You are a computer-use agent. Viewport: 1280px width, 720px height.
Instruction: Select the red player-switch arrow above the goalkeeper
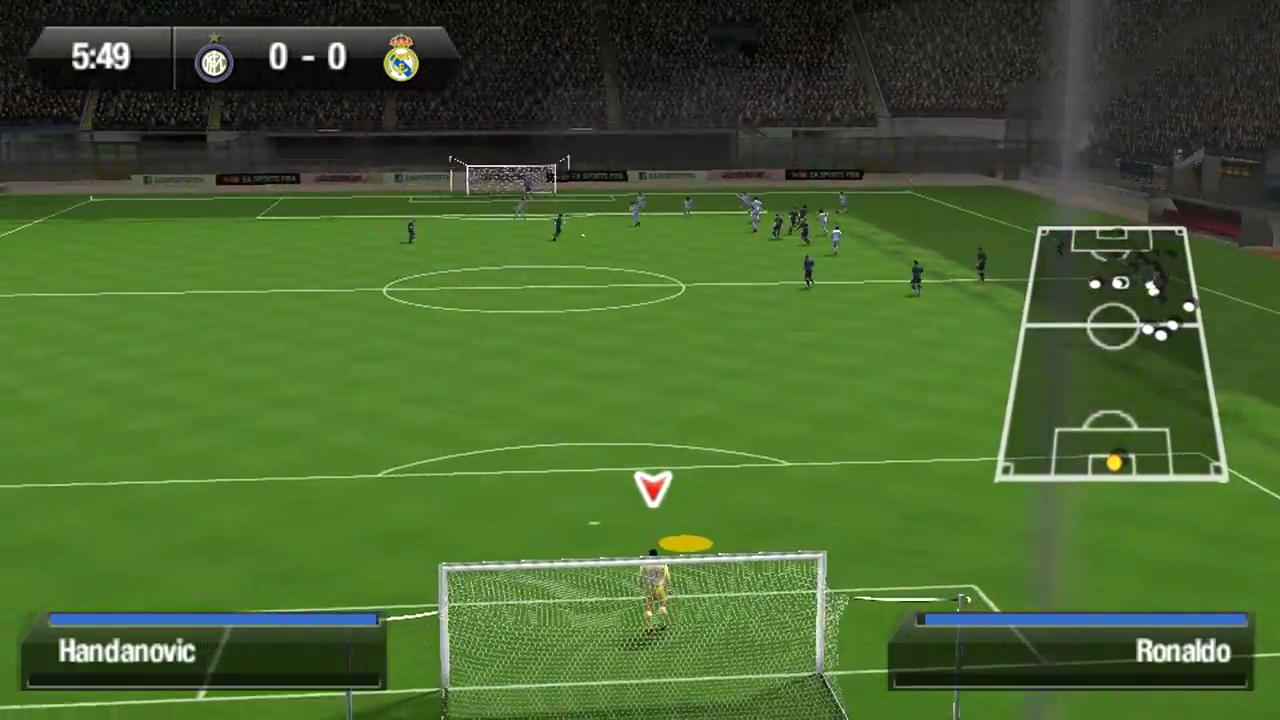point(652,489)
